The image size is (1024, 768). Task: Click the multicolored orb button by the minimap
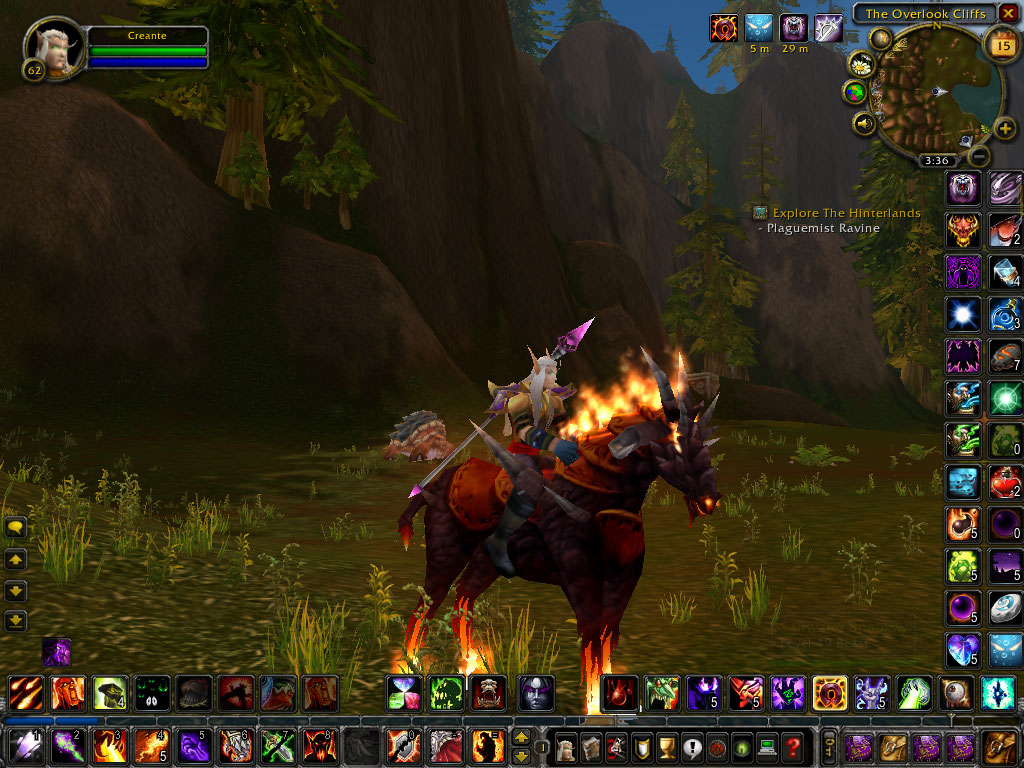pyautogui.click(x=855, y=93)
